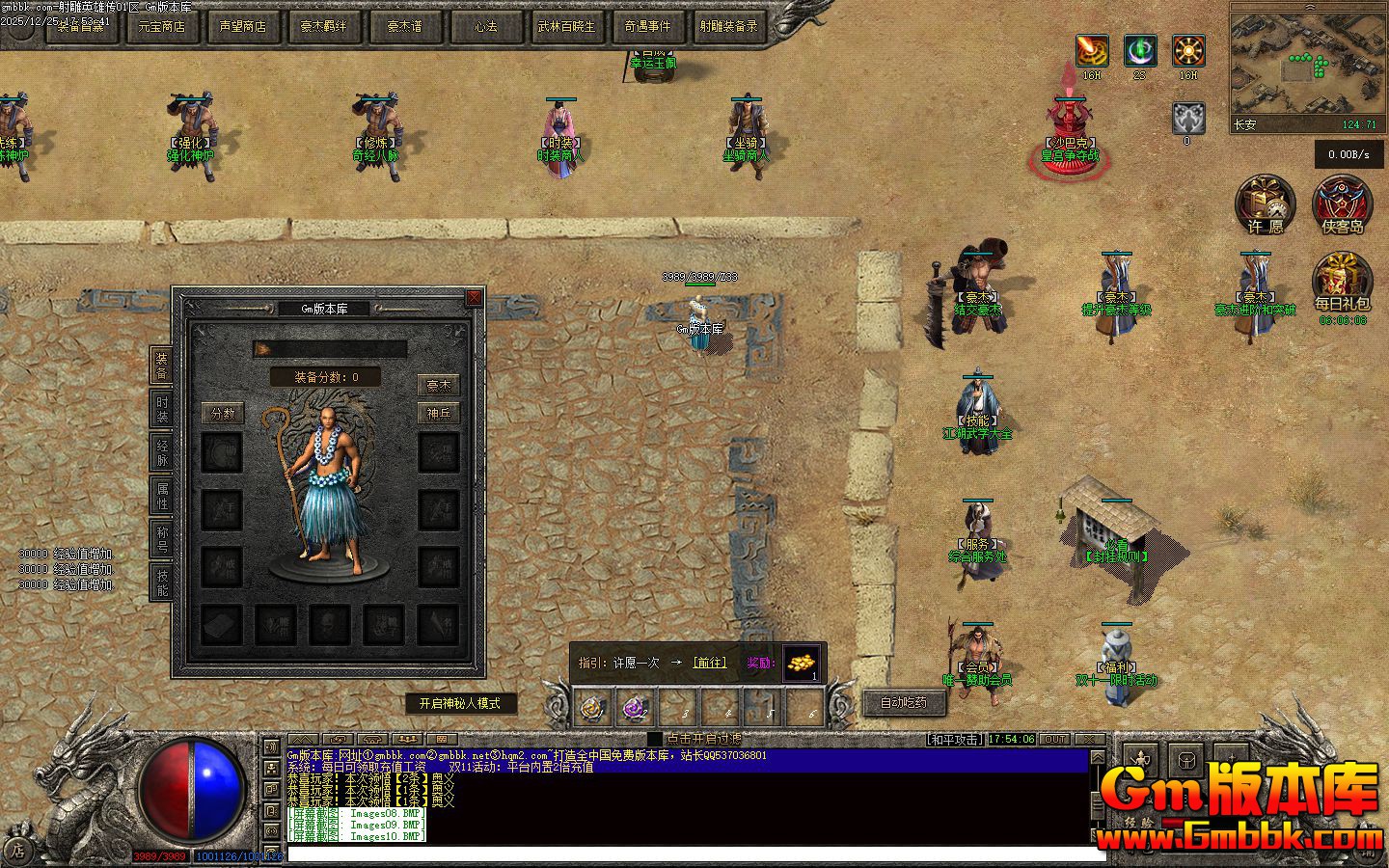Click the 前往 link in the quest guide

710,663
